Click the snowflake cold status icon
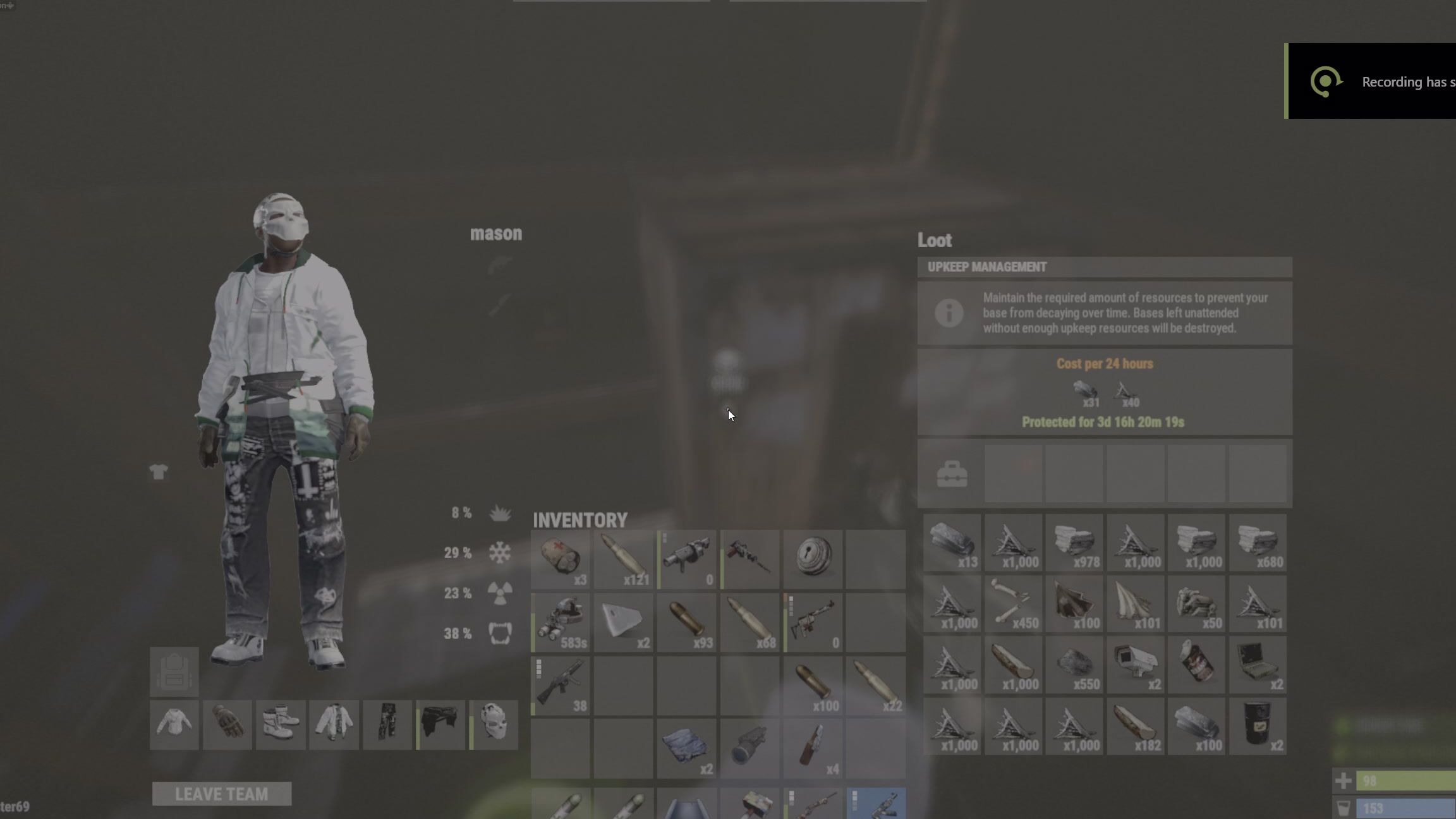The height and width of the screenshot is (819, 1456). (500, 554)
